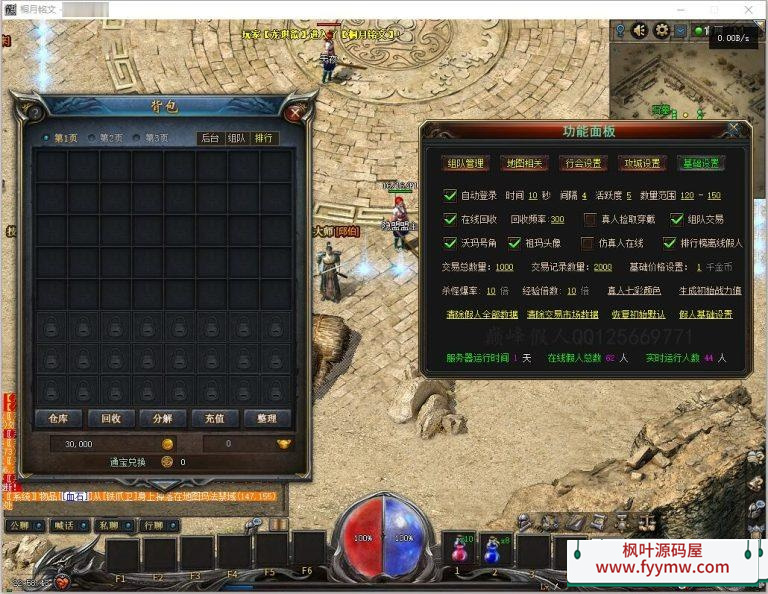Switch to the 私聊 private chat channel

pyautogui.click(x=108, y=524)
